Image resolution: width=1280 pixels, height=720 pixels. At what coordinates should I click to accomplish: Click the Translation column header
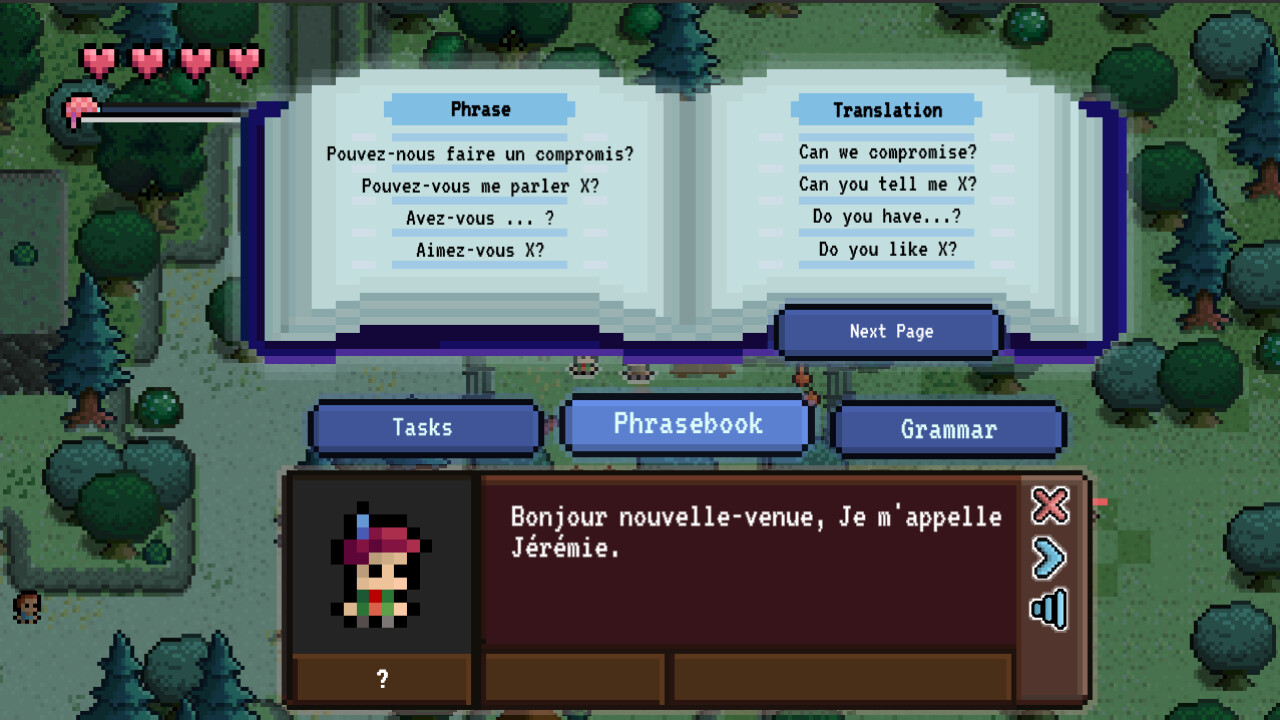pyautogui.click(x=886, y=110)
